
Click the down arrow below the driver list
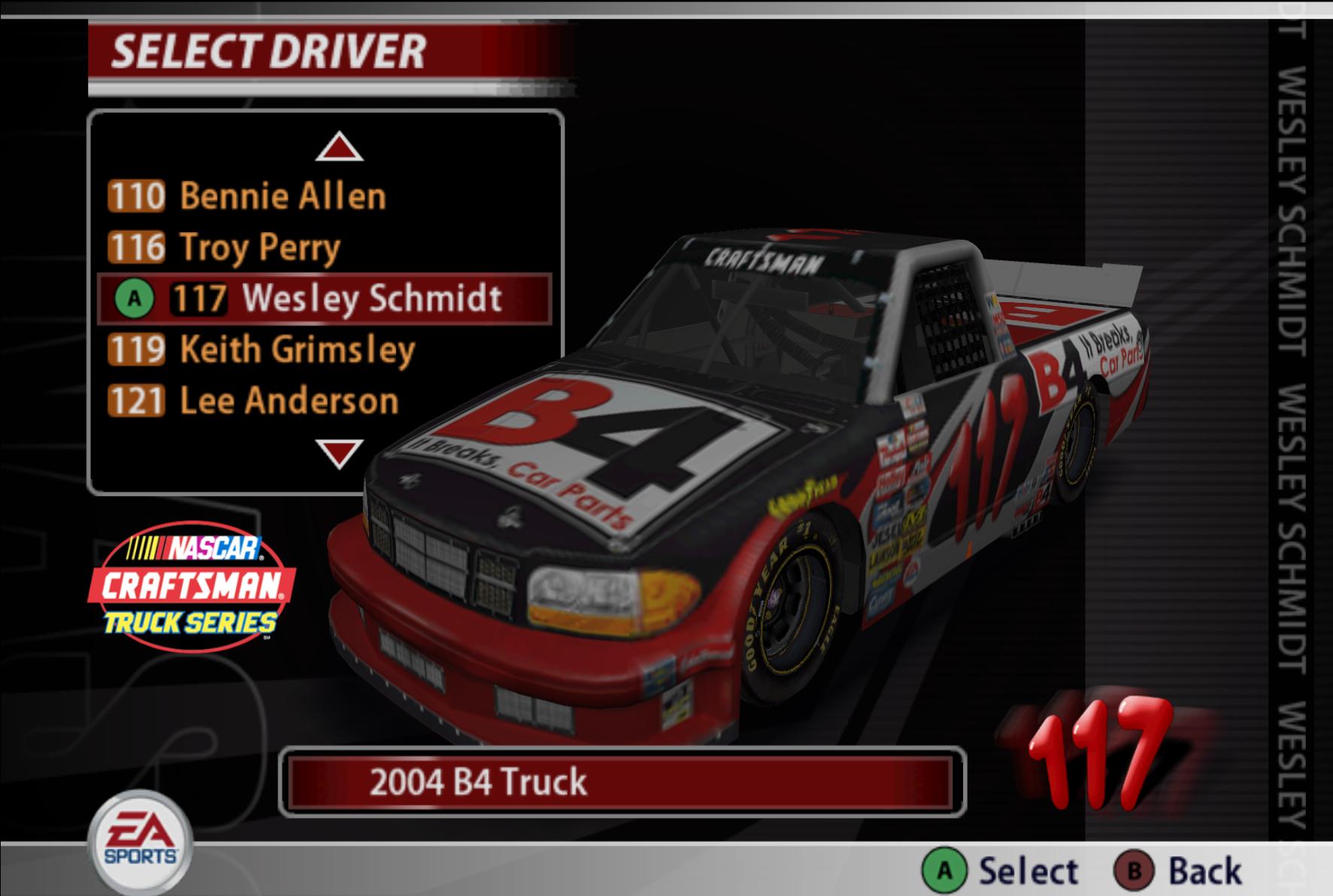339,453
